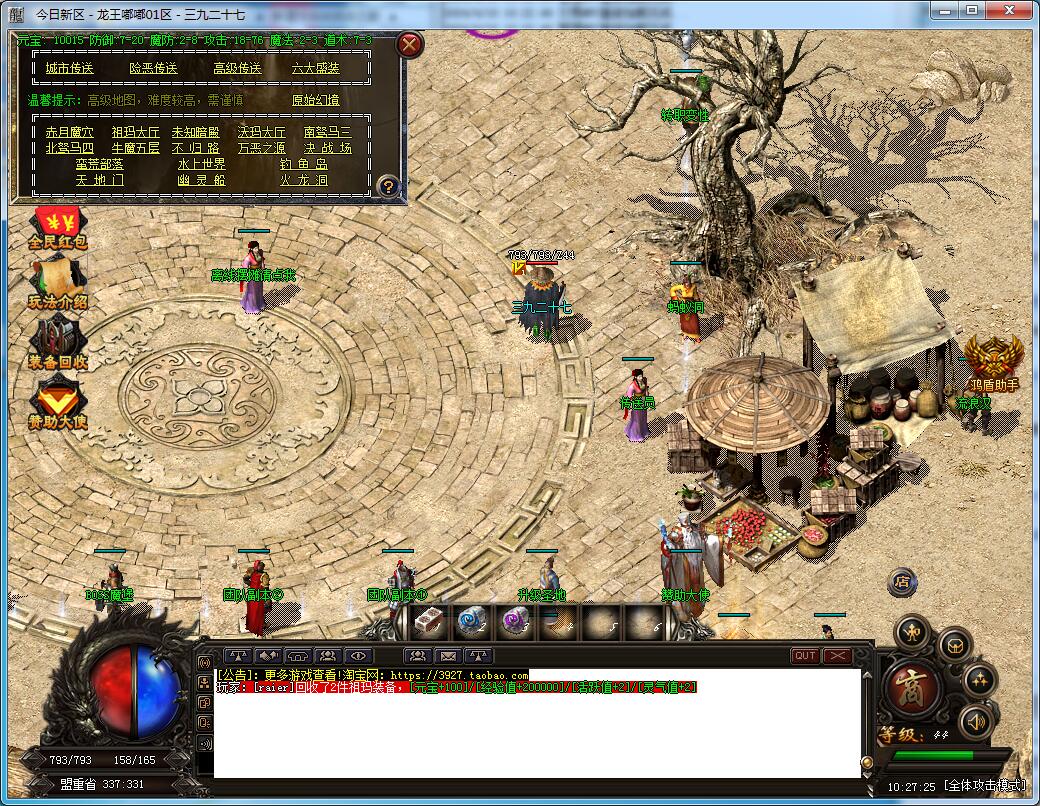Choose the 牛魔五层 destination

(135, 148)
